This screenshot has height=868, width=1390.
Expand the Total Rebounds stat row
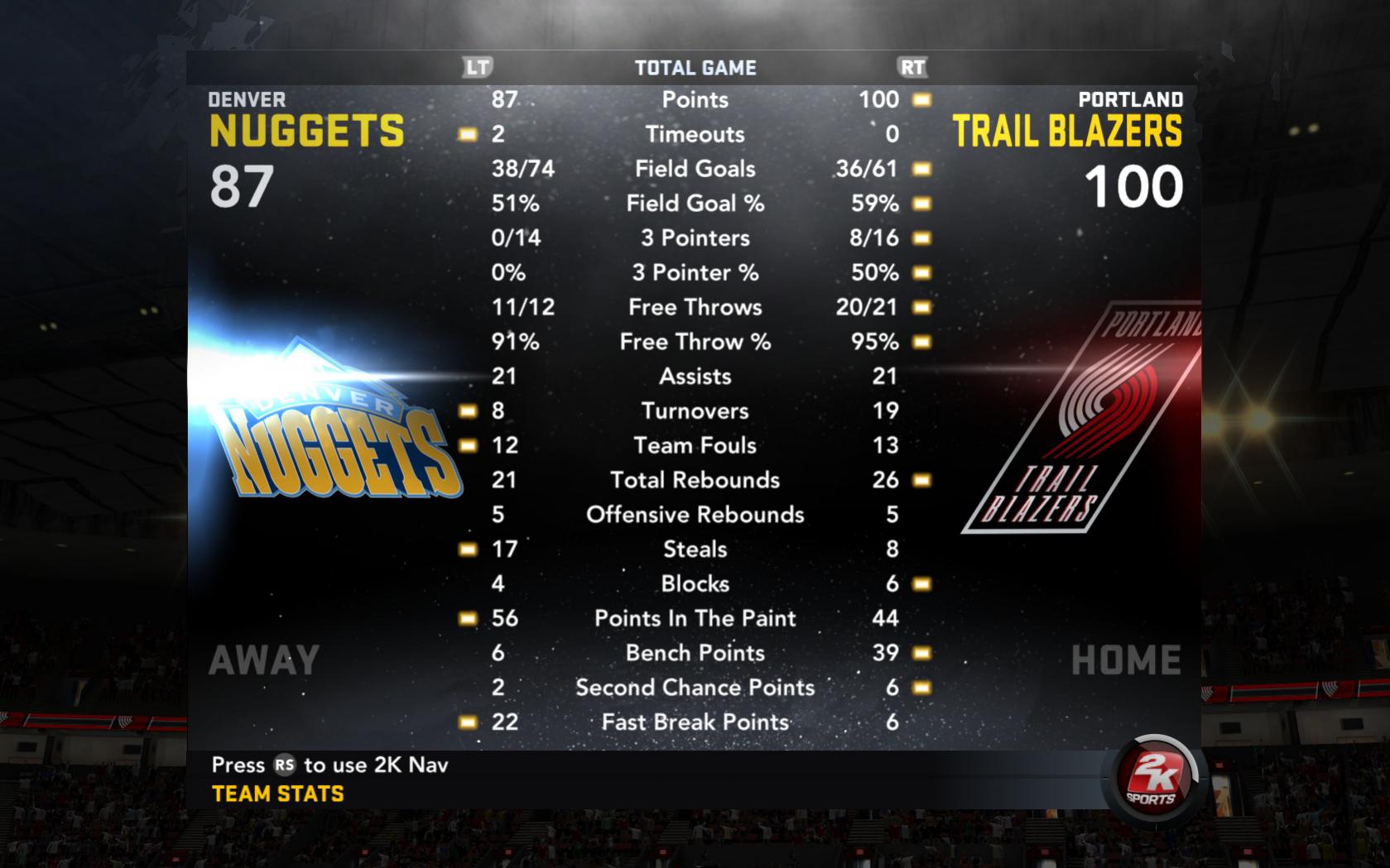[695, 480]
